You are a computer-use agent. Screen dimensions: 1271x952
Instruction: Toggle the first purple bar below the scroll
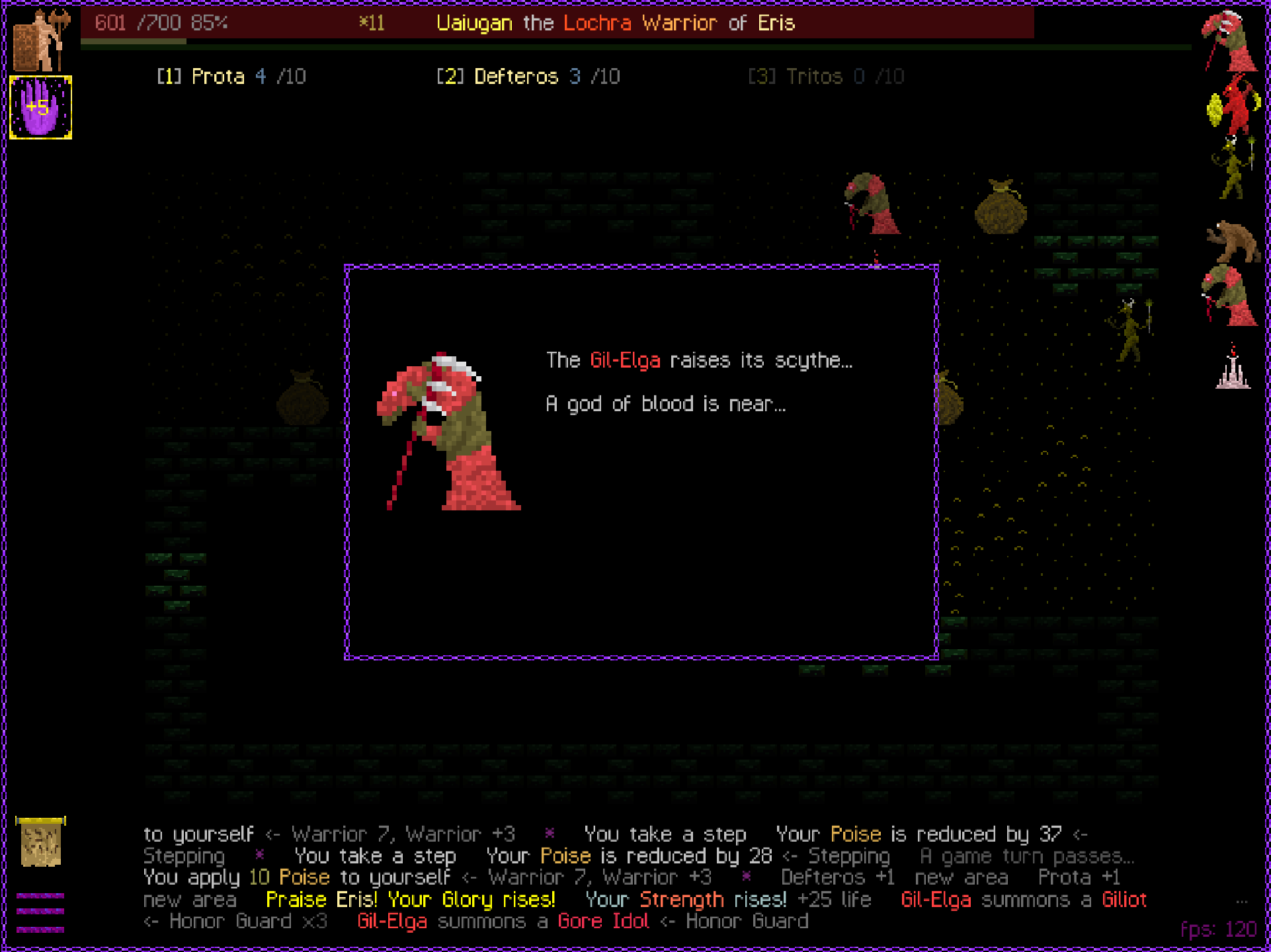coord(40,896)
